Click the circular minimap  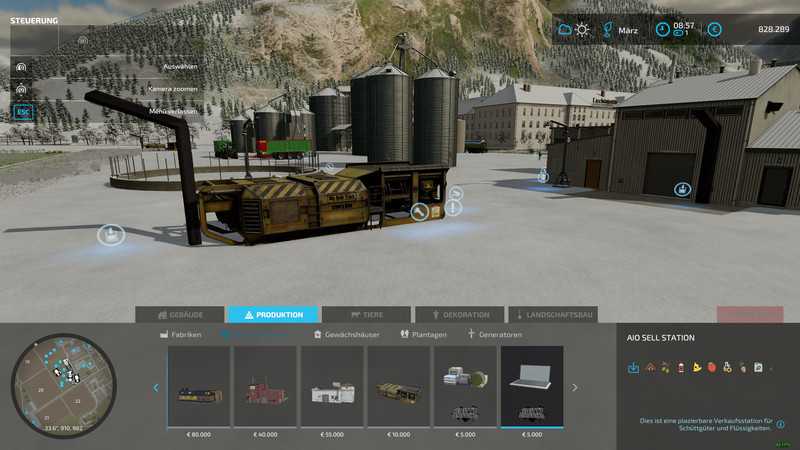[x=63, y=386]
